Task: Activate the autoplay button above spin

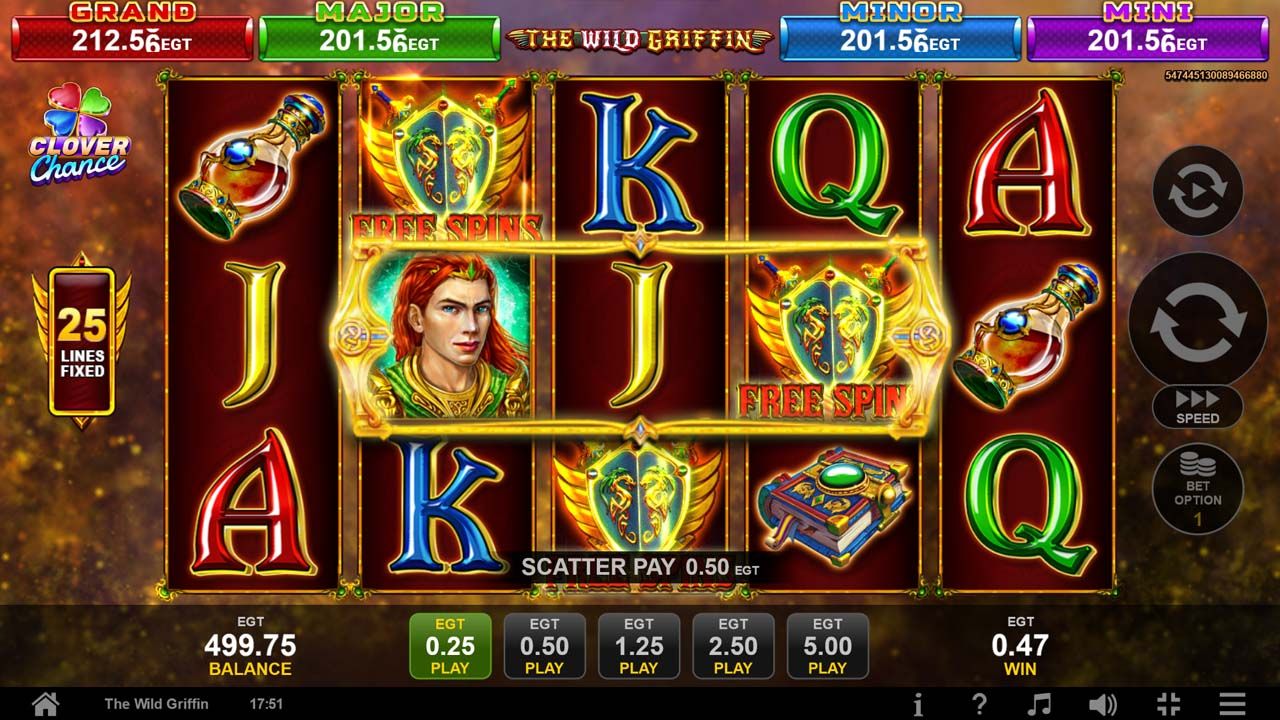Action: click(x=1197, y=191)
